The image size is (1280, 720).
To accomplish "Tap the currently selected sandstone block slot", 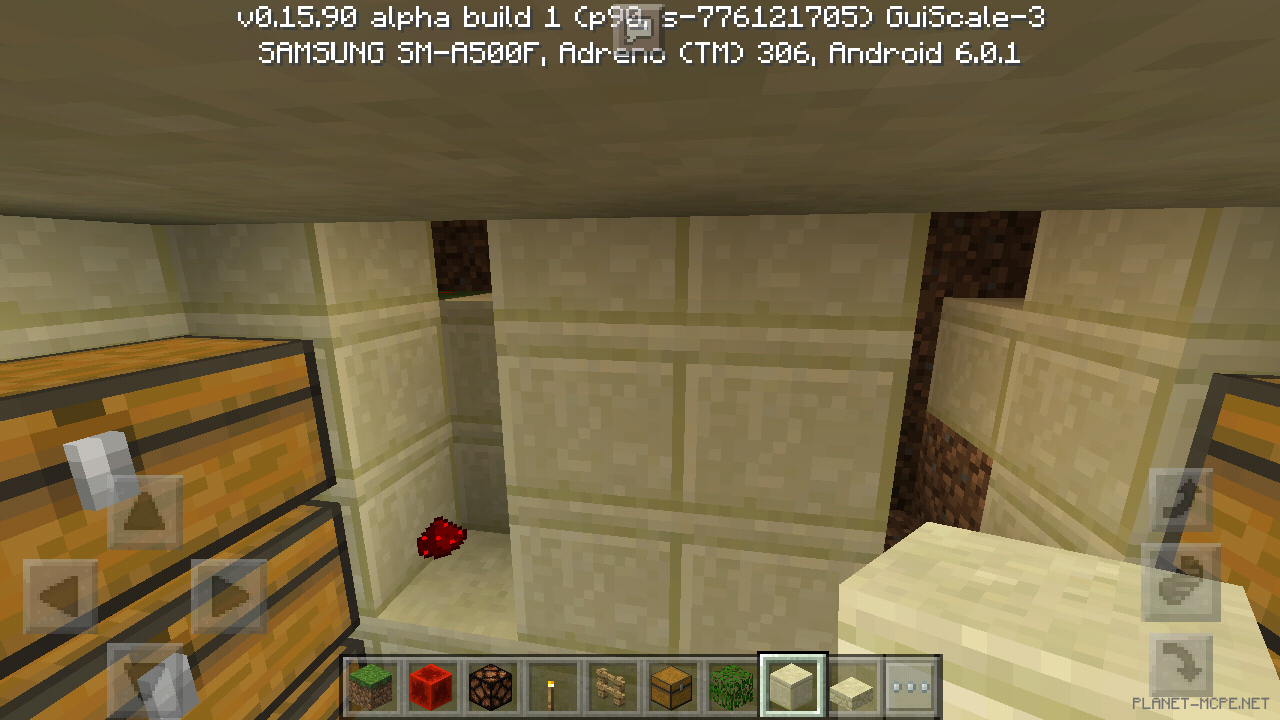I will pyautogui.click(x=791, y=686).
